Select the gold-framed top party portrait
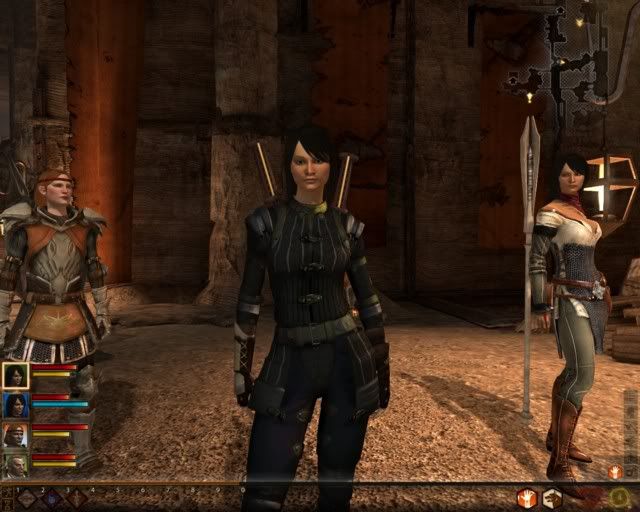Image resolution: width=640 pixels, height=512 pixels. coord(15,375)
